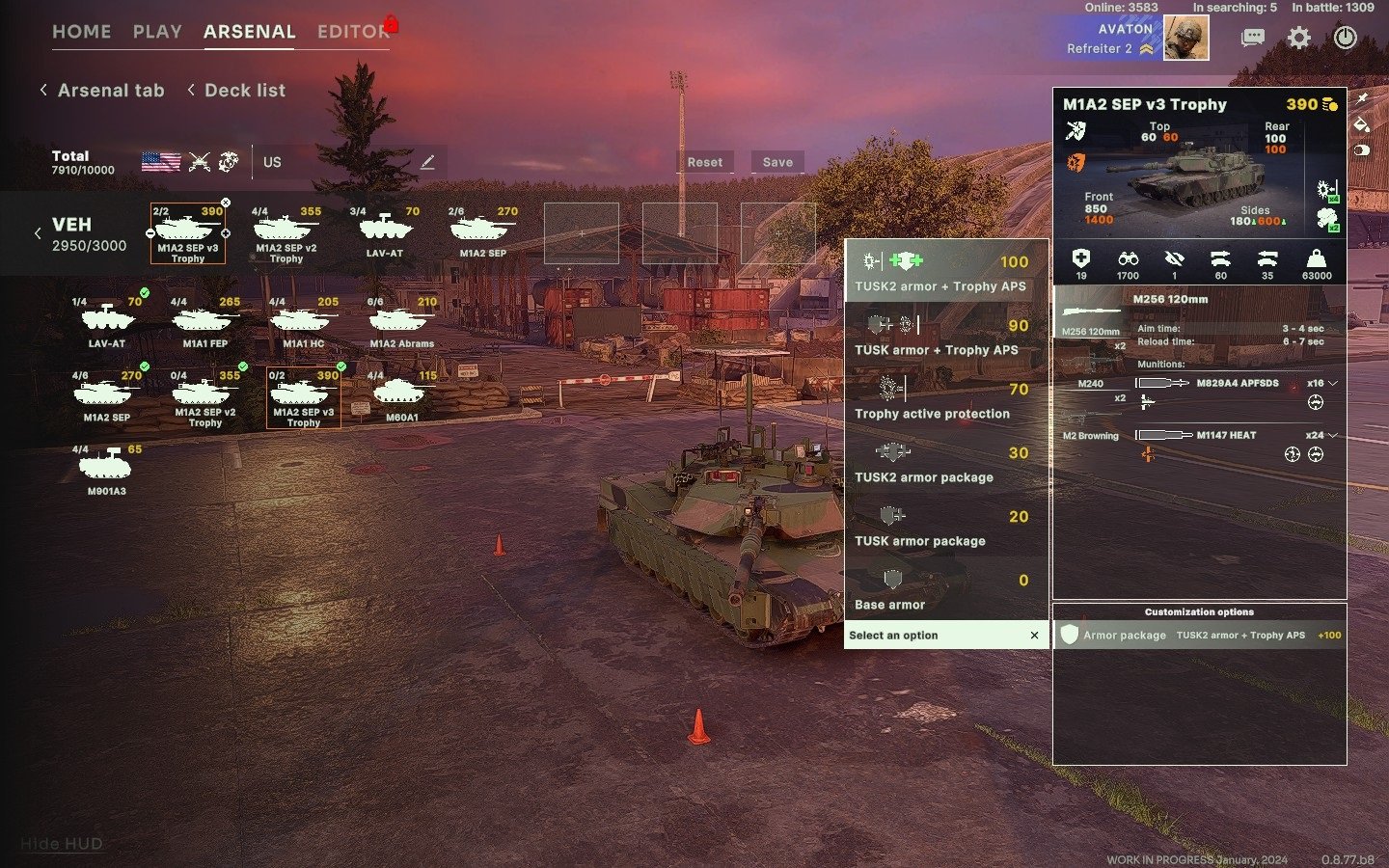Hide the HUD
This screenshot has width=1389, height=868.
[x=62, y=844]
